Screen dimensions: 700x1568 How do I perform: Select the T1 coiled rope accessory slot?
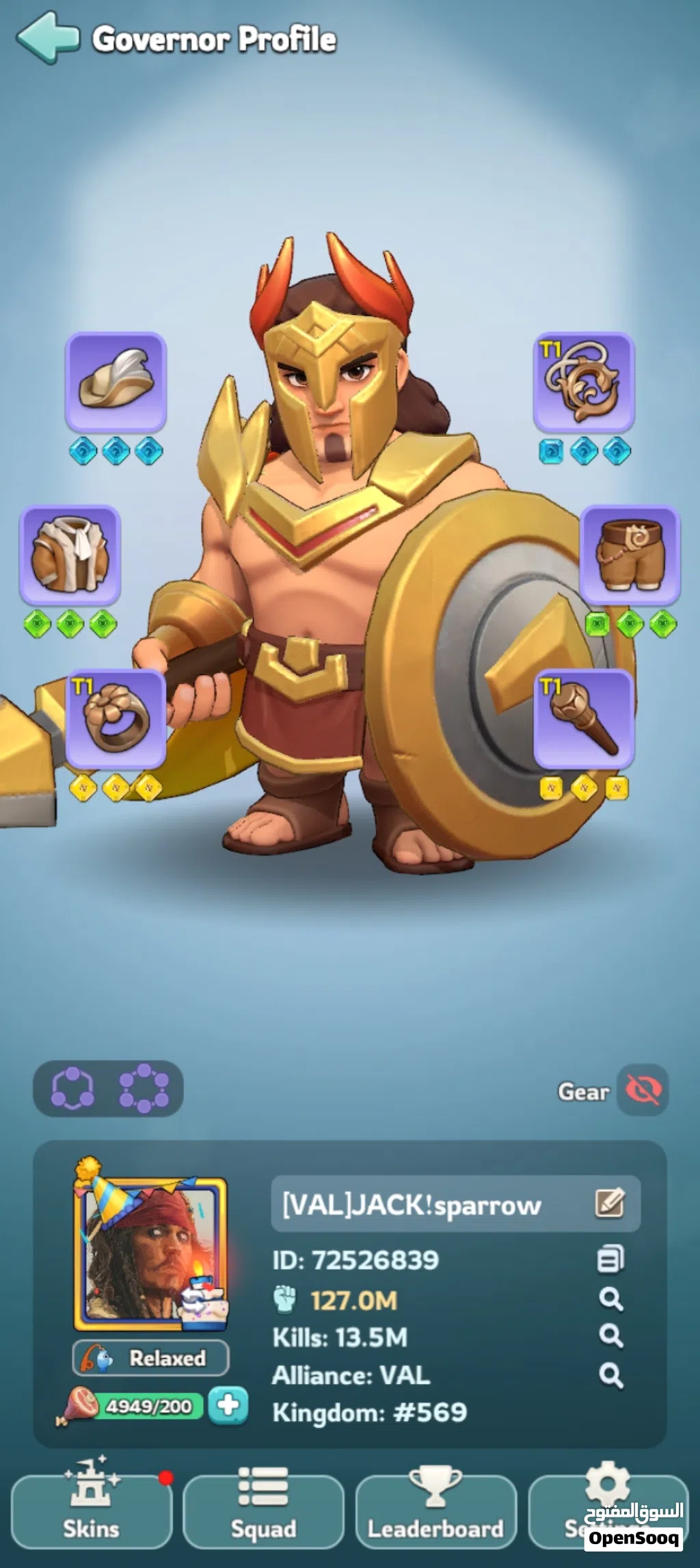583,381
